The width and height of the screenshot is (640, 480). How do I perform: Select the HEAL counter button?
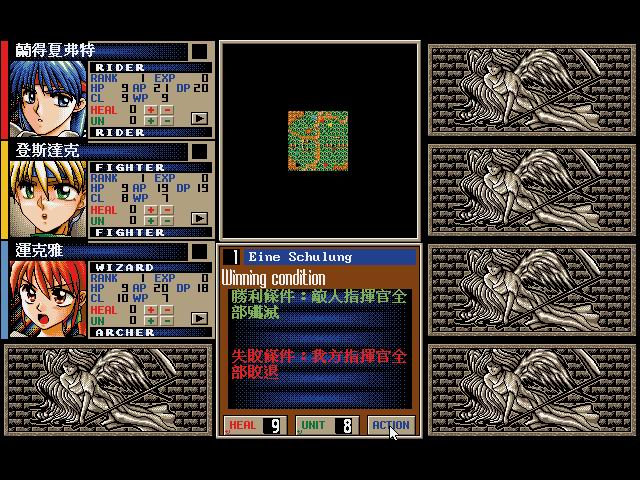pos(257,425)
